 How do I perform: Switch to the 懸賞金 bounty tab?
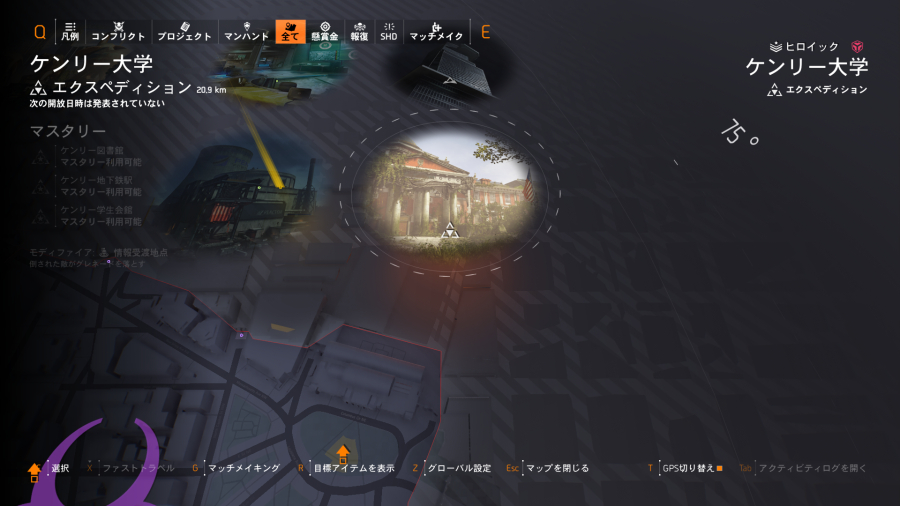[325, 31]
